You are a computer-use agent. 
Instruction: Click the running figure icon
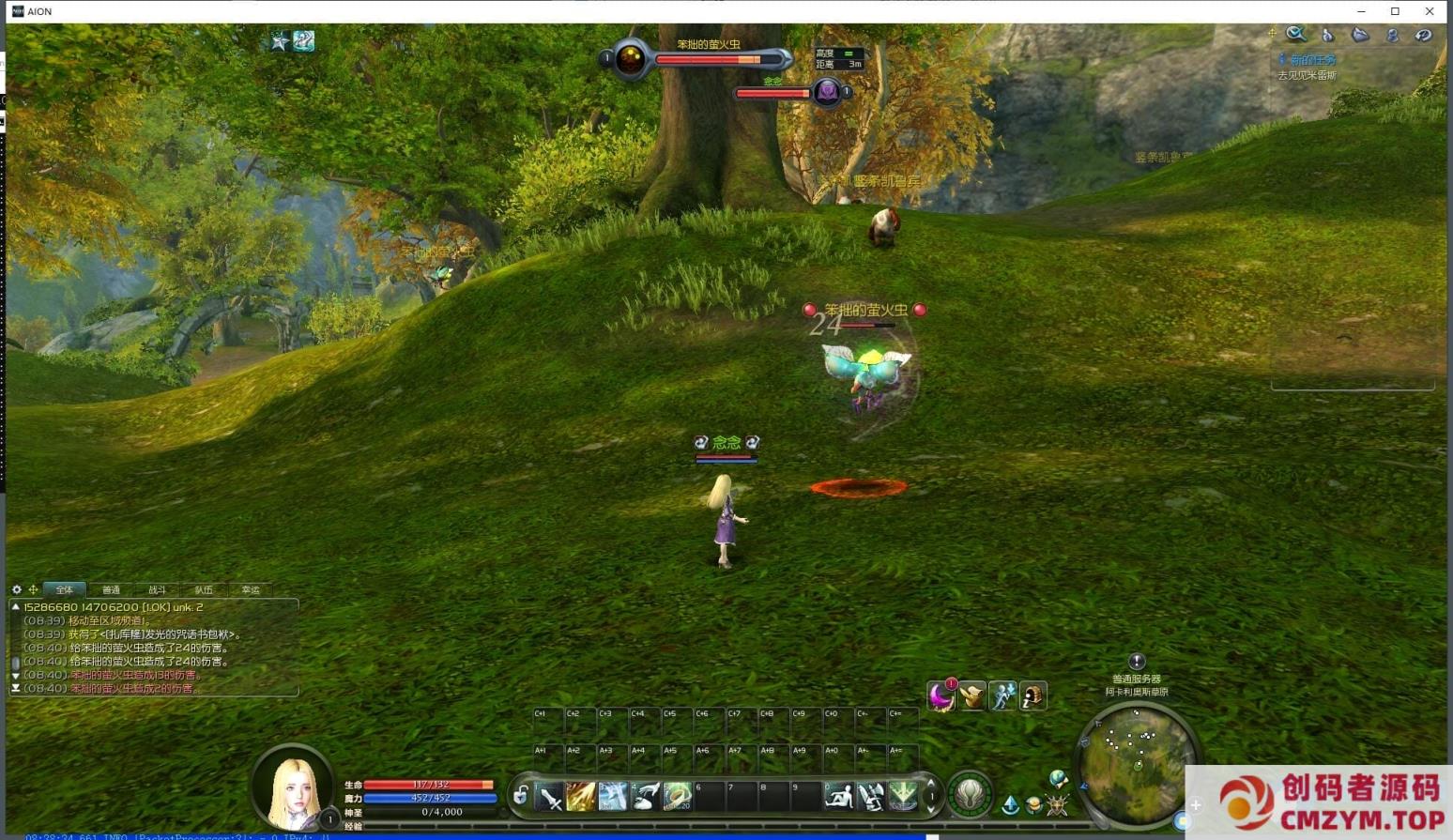pyautogui.click(x=1002, y=696)
